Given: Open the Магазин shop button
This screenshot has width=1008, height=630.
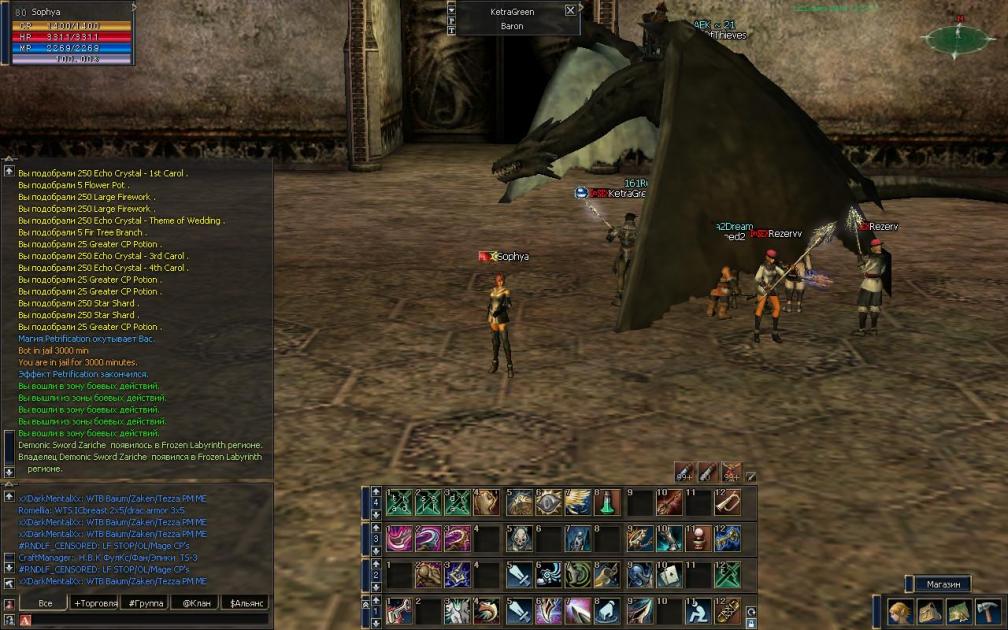Looking at the screenshot, I should [942, 584].
